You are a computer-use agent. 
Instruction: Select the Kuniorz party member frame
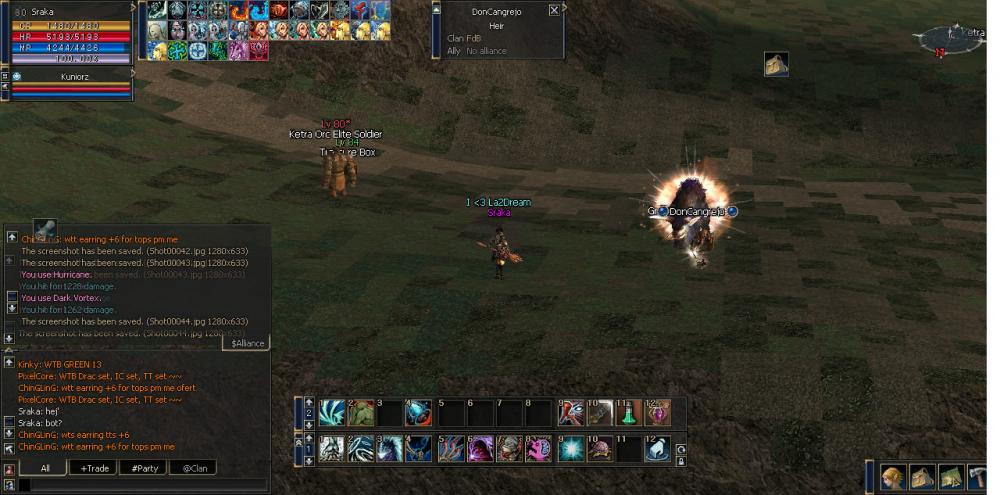pyautogui.click(x=68, y=75)
